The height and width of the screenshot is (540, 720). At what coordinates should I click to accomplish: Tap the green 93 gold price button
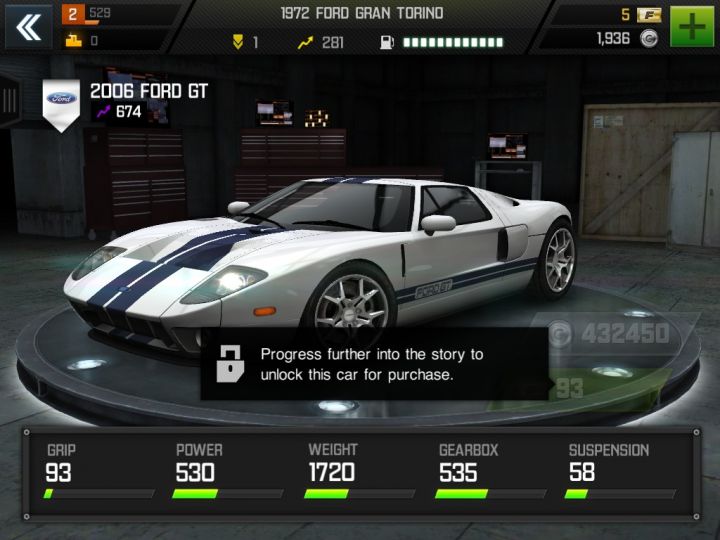598,387
